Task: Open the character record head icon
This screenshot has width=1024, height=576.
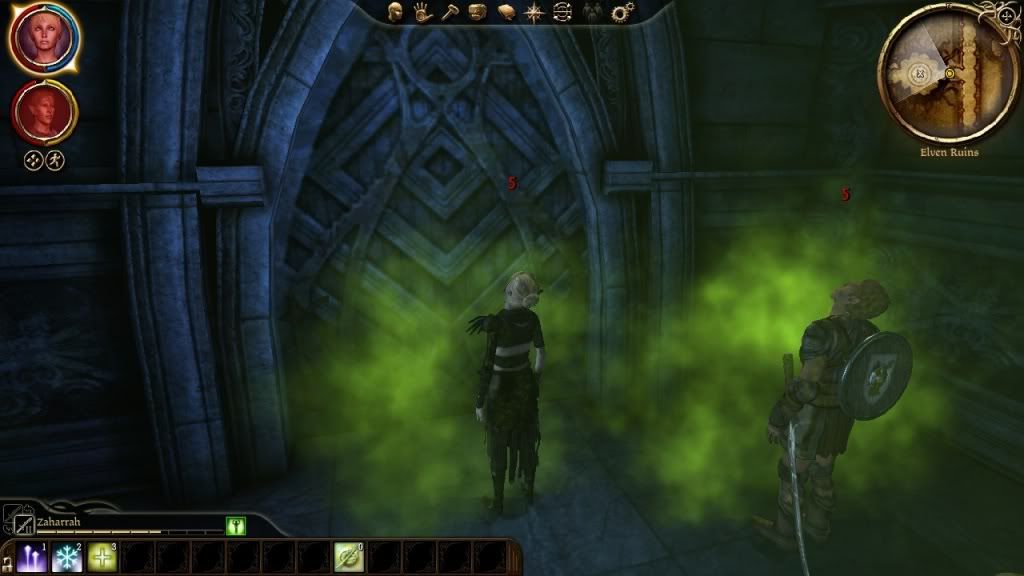Action: 396,13
